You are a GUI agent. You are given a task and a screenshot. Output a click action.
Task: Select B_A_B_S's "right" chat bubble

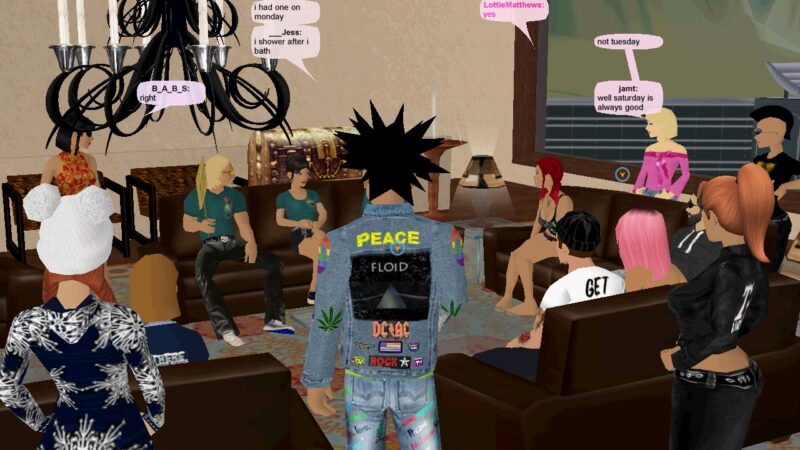pos(171,93)
